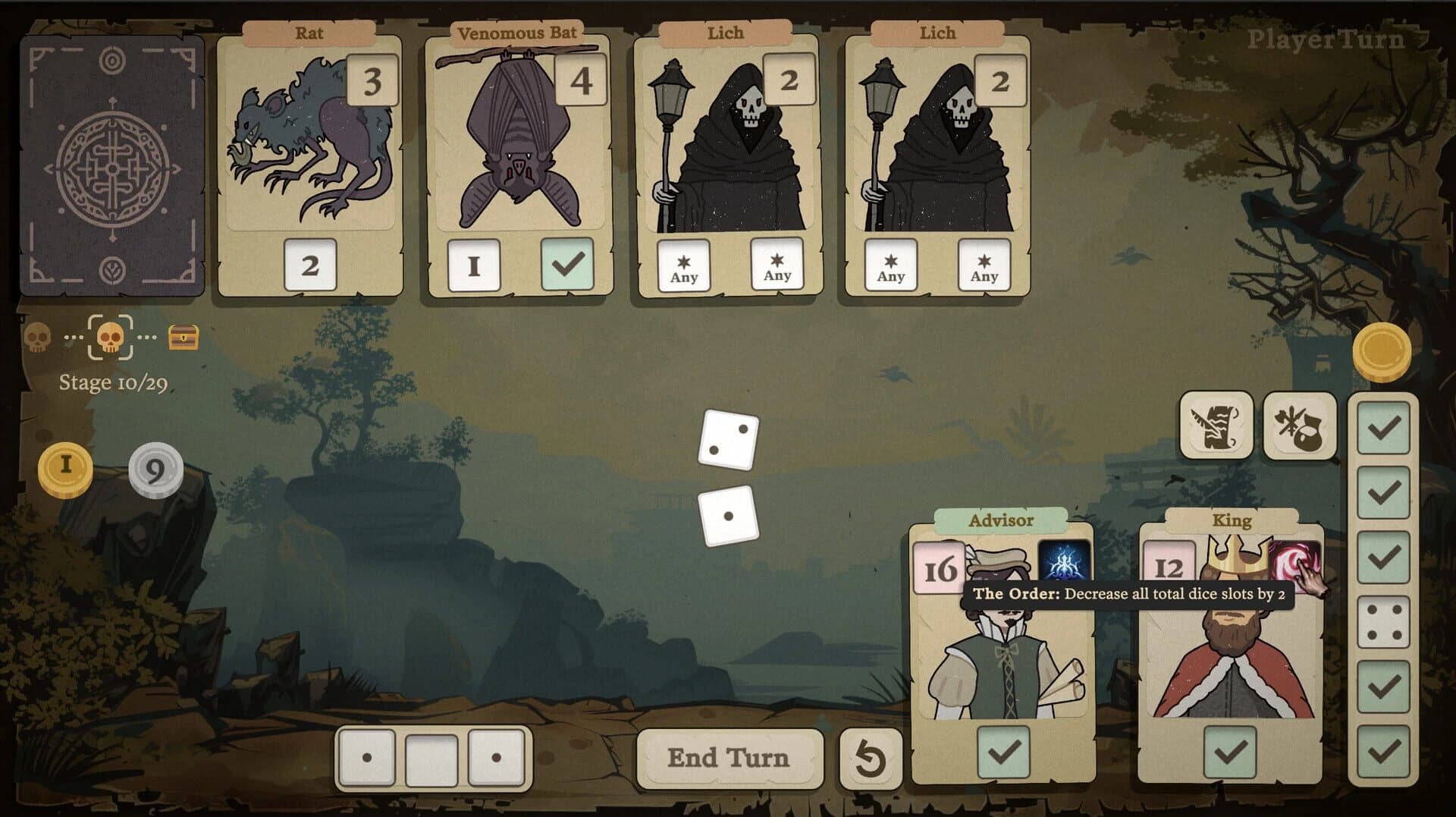Click the undo arrow beside End Turn
1456x817 pixels.
tap(871, 759)
